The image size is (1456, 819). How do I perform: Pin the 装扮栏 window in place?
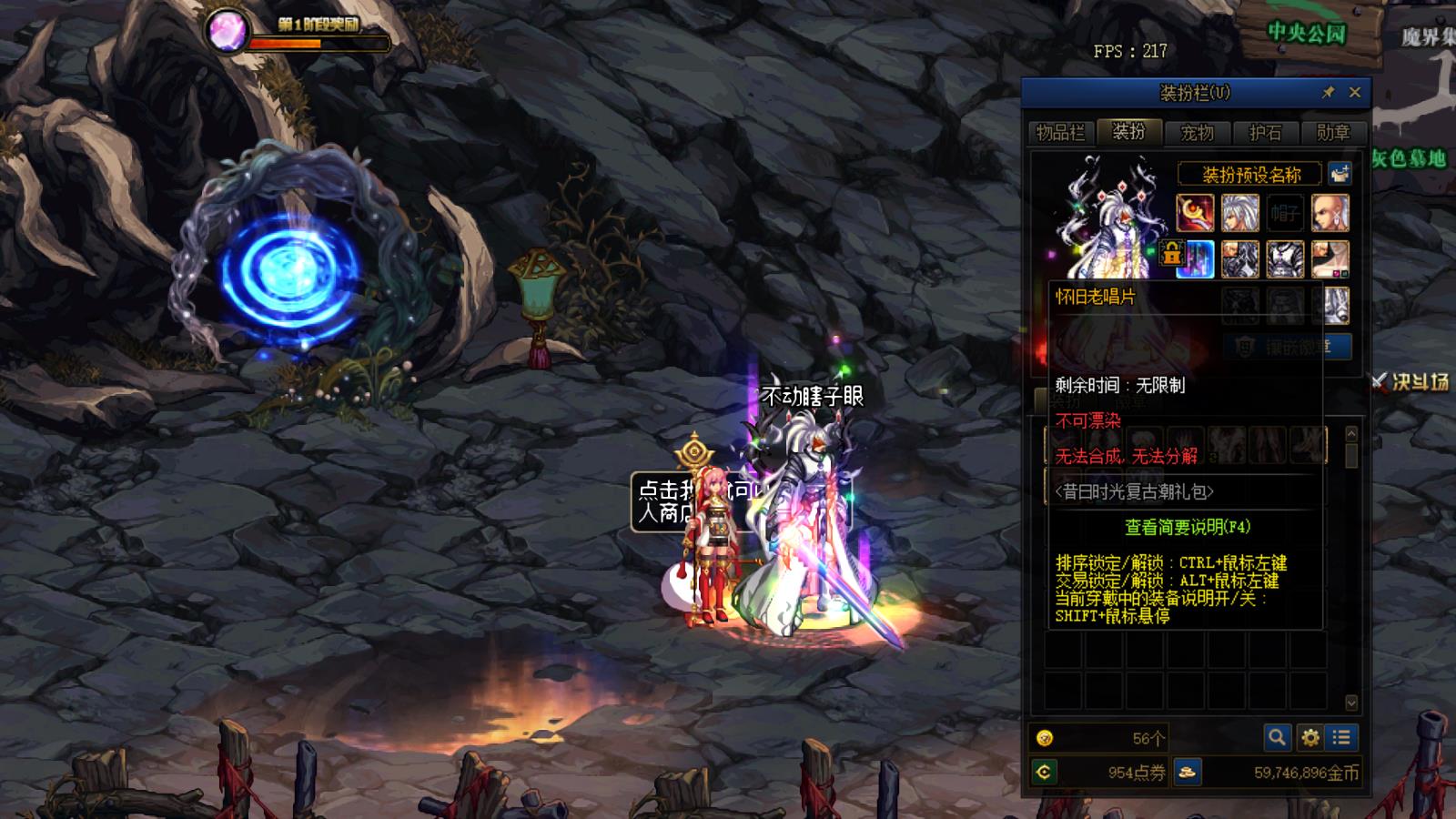[x=1329, y=92]
